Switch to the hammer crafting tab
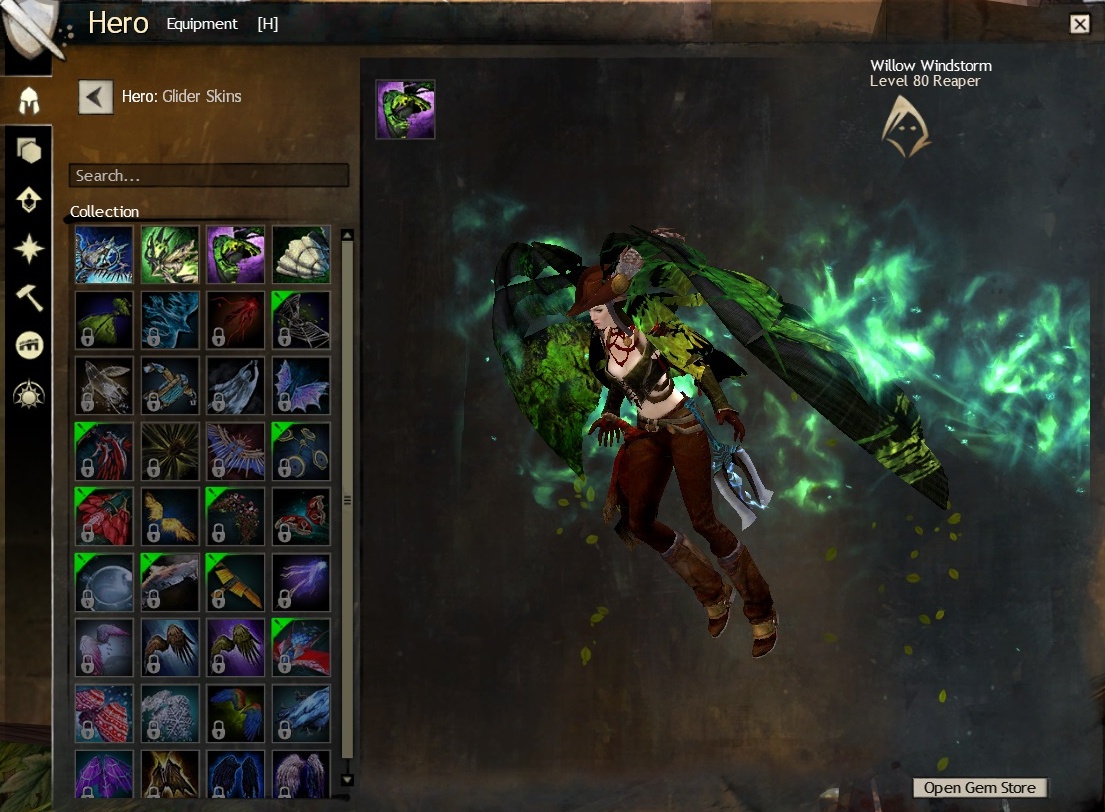The image size is (1105, 812). [29, 297]
